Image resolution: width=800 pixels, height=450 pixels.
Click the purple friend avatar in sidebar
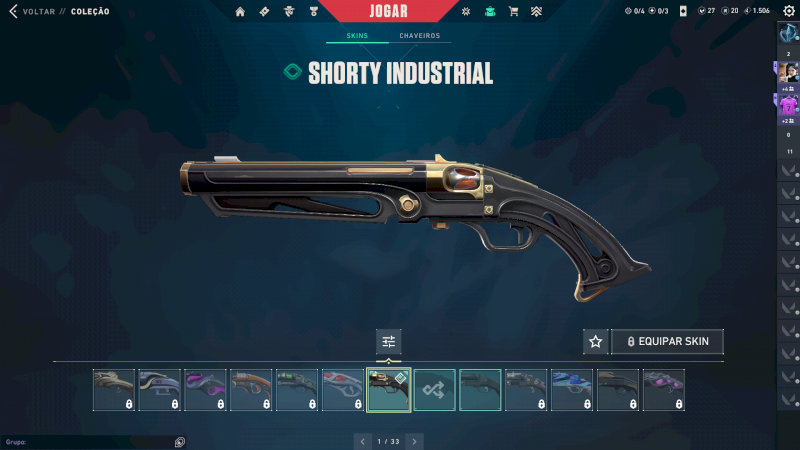point(788,104)
